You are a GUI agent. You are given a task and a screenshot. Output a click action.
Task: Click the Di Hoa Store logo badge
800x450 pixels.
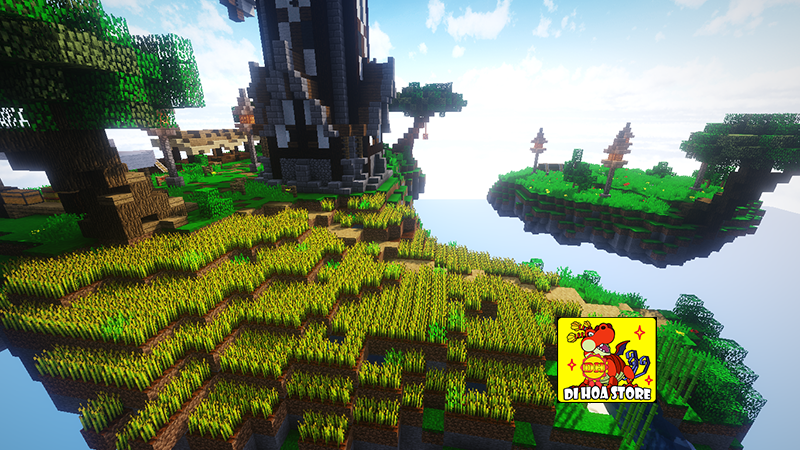[x=606, y=360]
